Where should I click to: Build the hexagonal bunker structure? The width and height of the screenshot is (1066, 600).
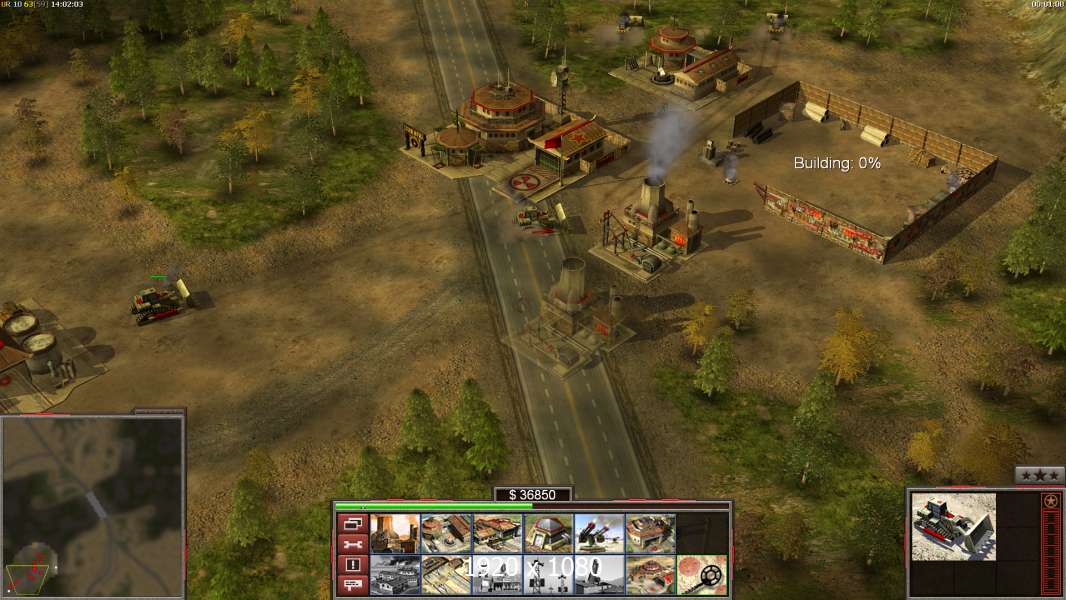click(548, 534)
